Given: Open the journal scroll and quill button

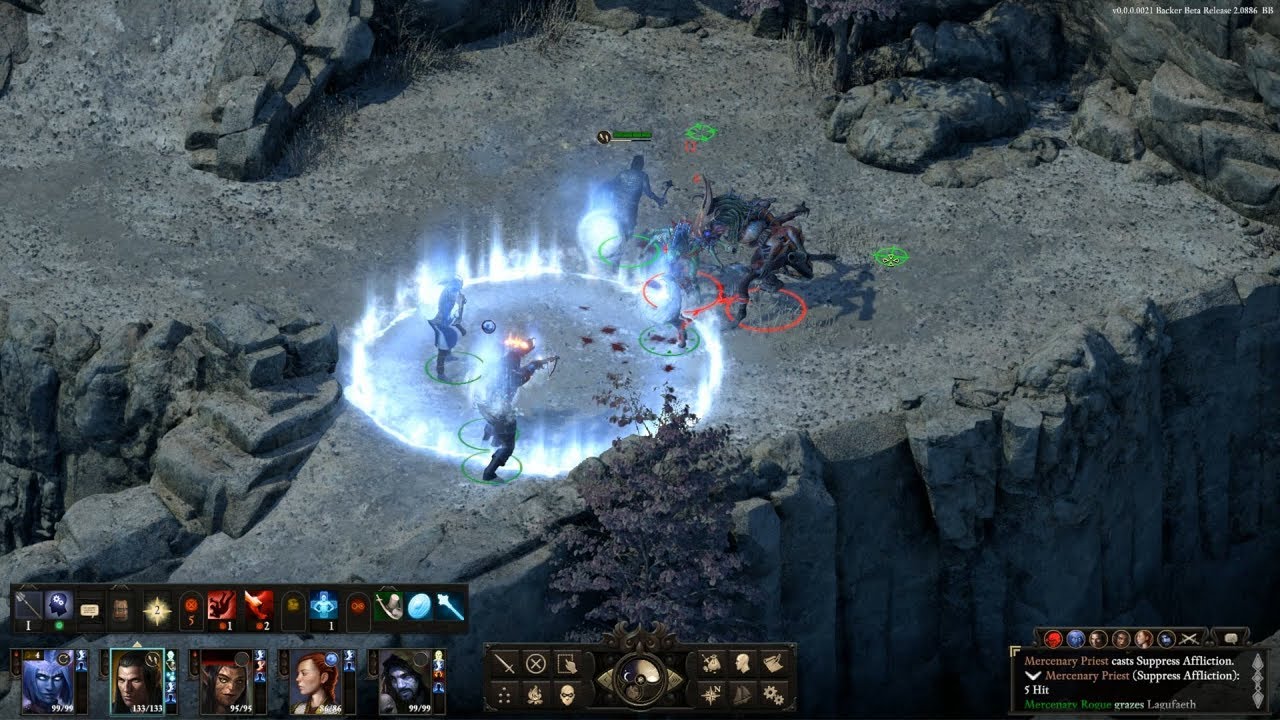Looking at the screenshot, I should (x=772, y=663).
